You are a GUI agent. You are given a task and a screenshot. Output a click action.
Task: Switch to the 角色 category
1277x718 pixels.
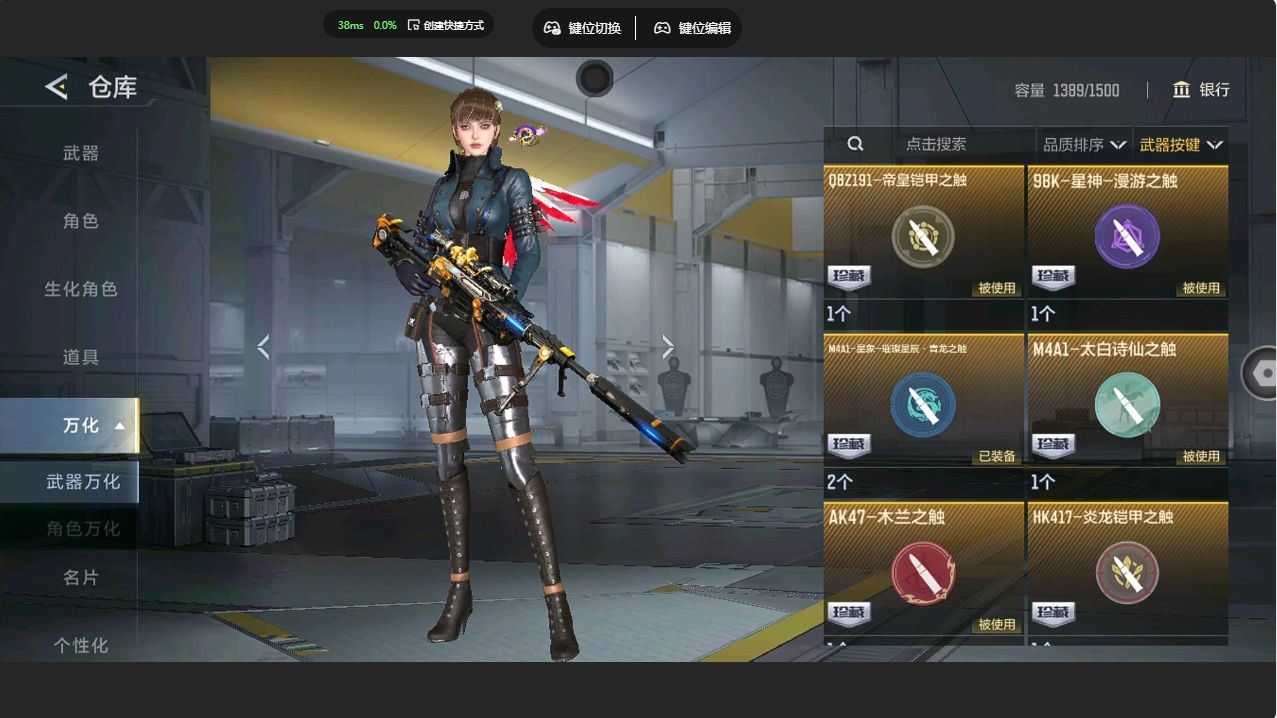[81, 221]
